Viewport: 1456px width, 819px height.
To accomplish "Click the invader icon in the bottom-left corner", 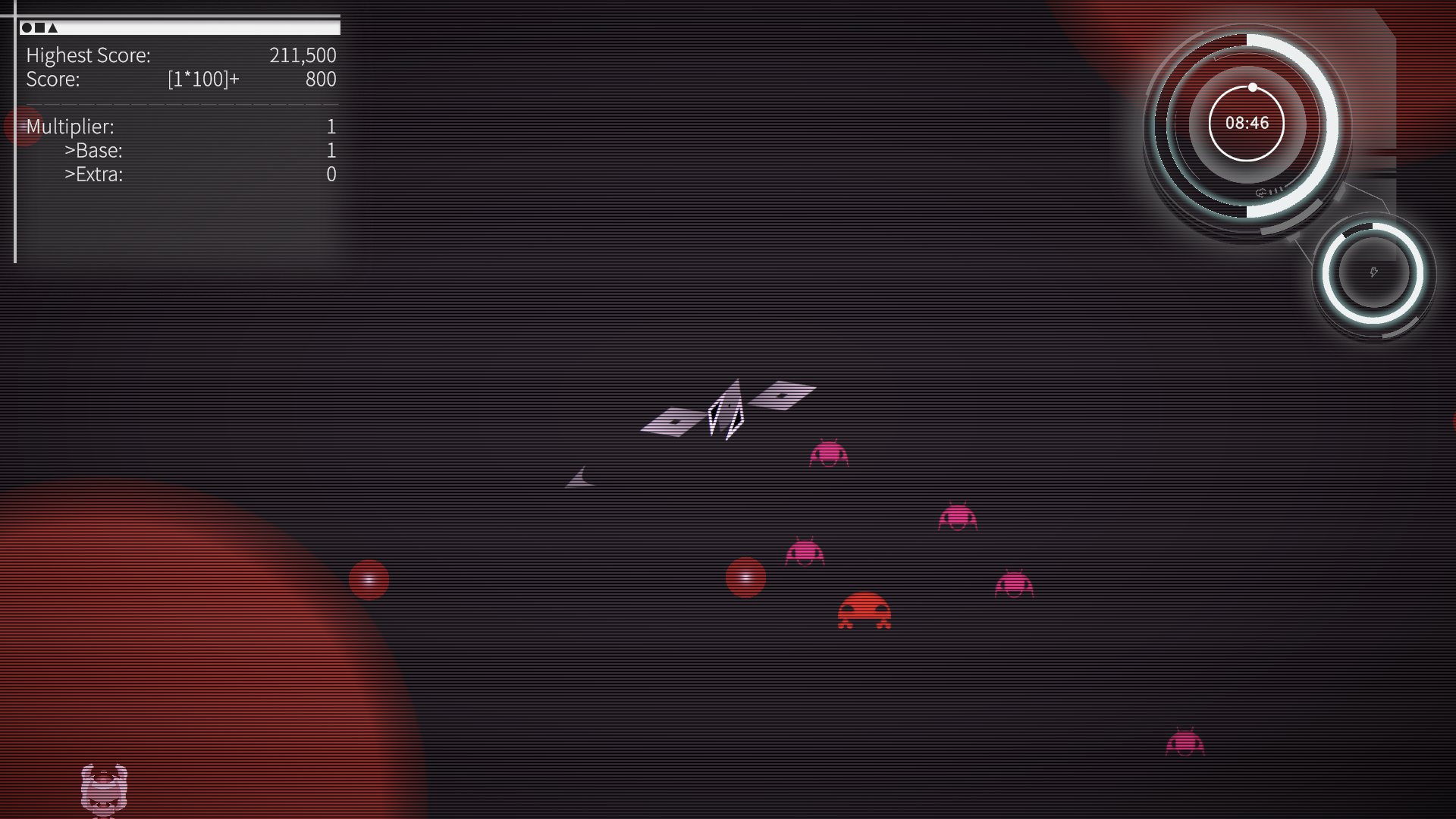I will coord(104,792).
